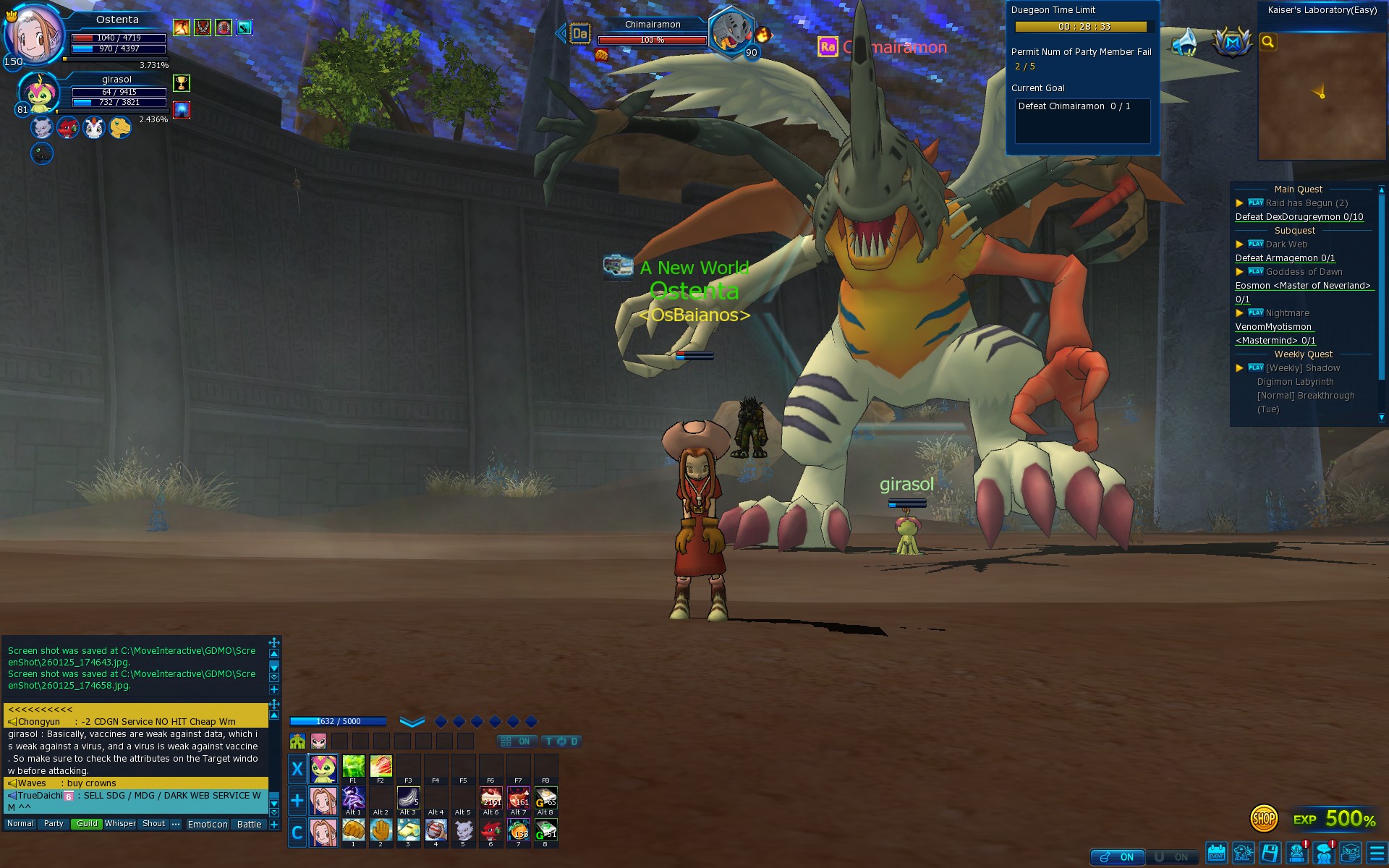This screenshot has height=868, width=1389.
Task: Select the Guild chat tab
Action: [x=87, y=824]
